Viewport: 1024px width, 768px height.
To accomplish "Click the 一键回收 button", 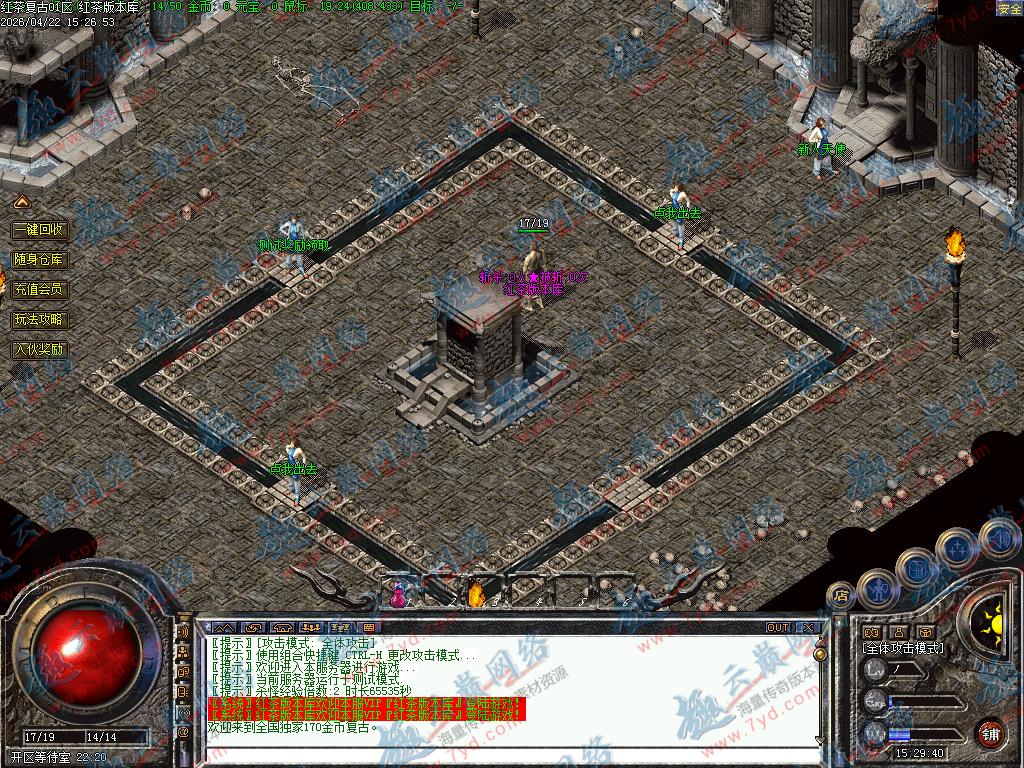I will (x=39, y=229).
